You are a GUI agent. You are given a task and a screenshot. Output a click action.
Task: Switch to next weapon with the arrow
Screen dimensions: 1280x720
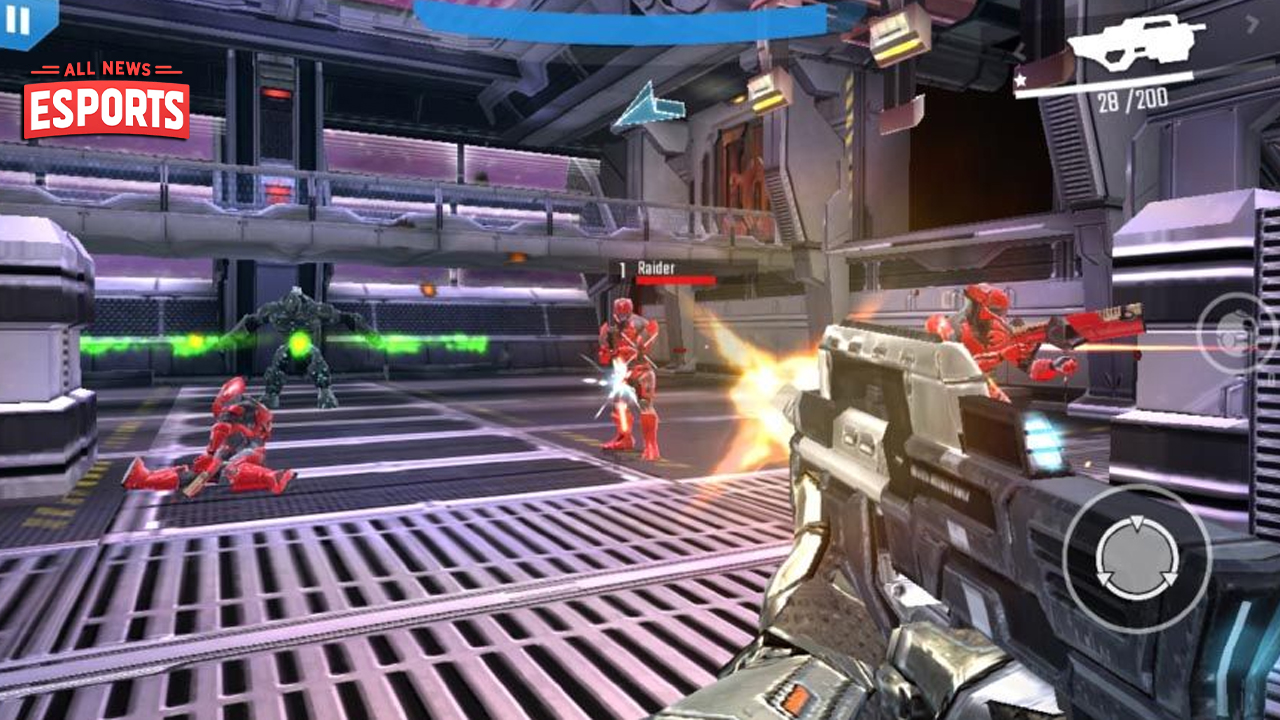point(1252,23)
